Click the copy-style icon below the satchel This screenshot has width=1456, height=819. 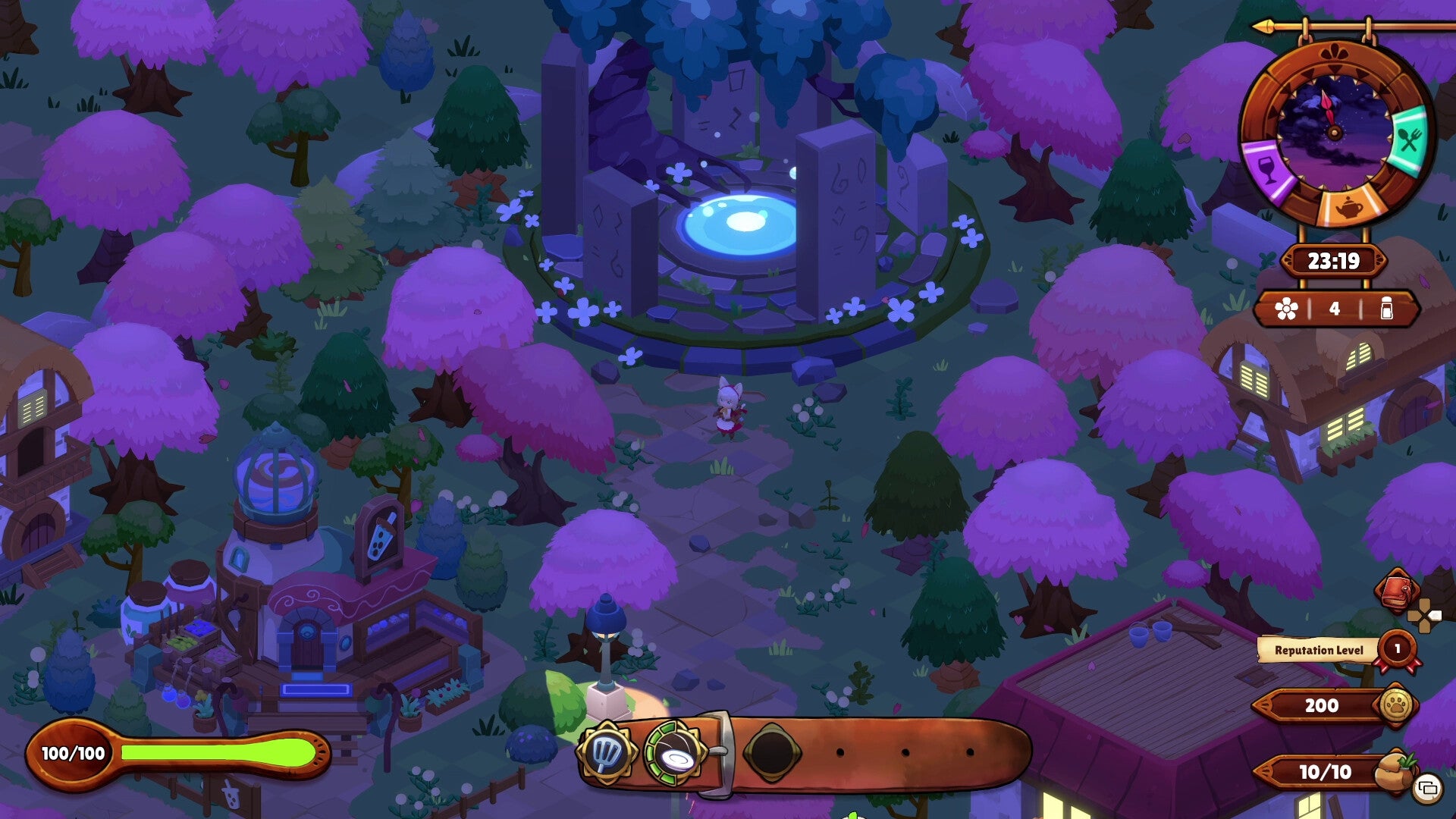click(1427, 788)
